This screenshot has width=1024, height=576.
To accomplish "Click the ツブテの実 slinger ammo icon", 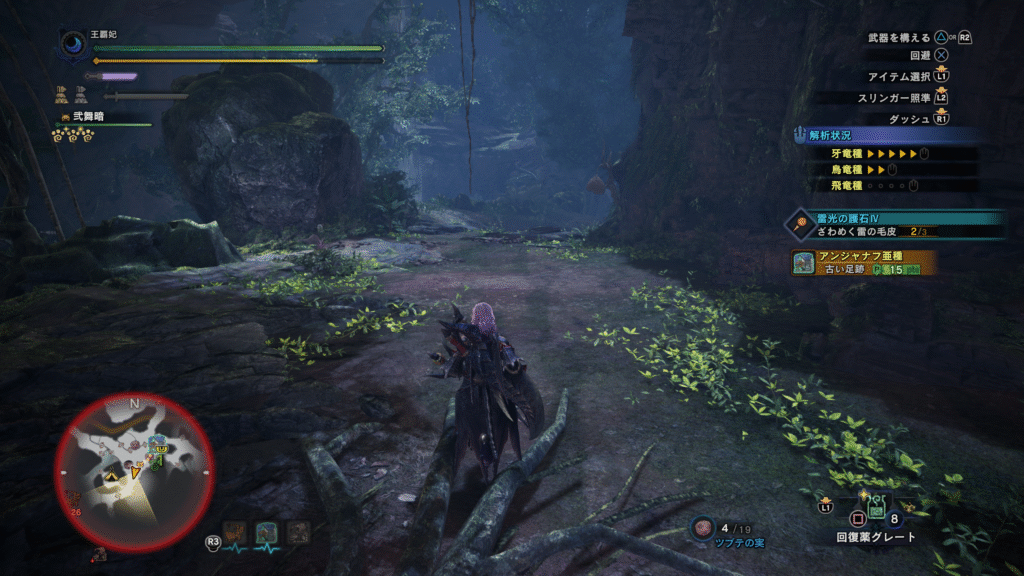I will [x=703, y=527].
